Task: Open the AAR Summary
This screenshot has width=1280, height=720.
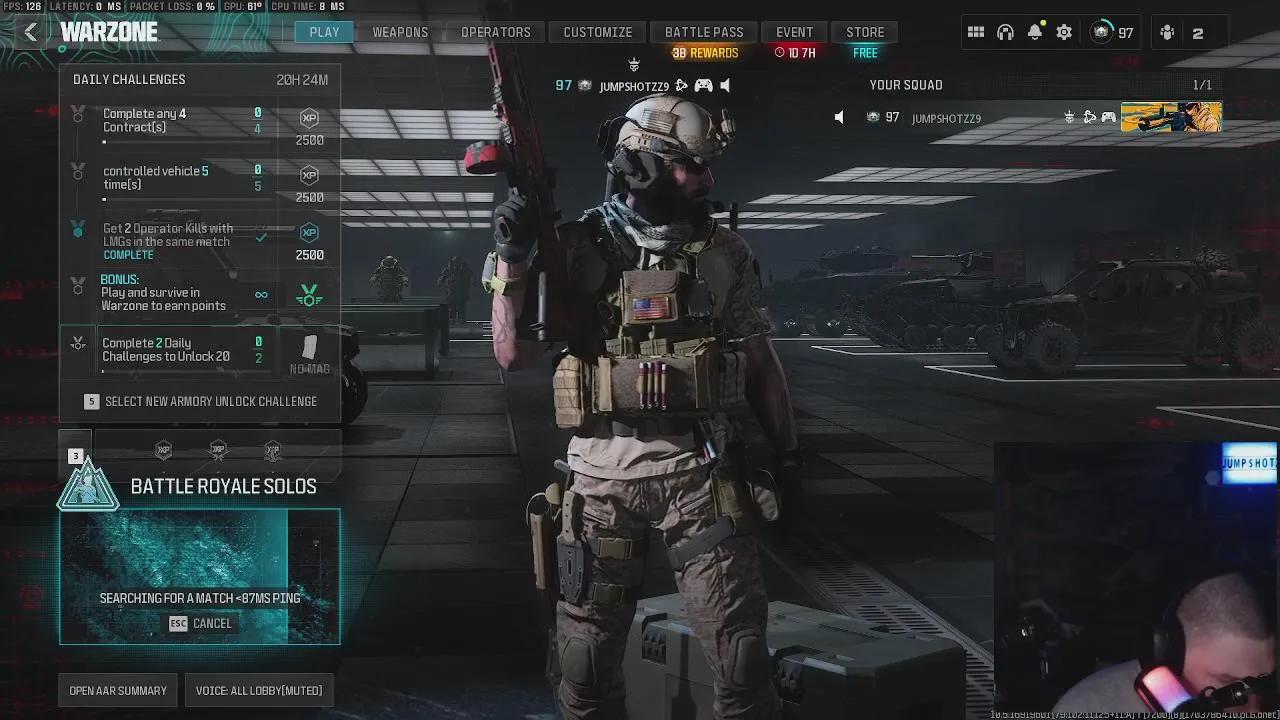Action: click(x=118, y=690)
